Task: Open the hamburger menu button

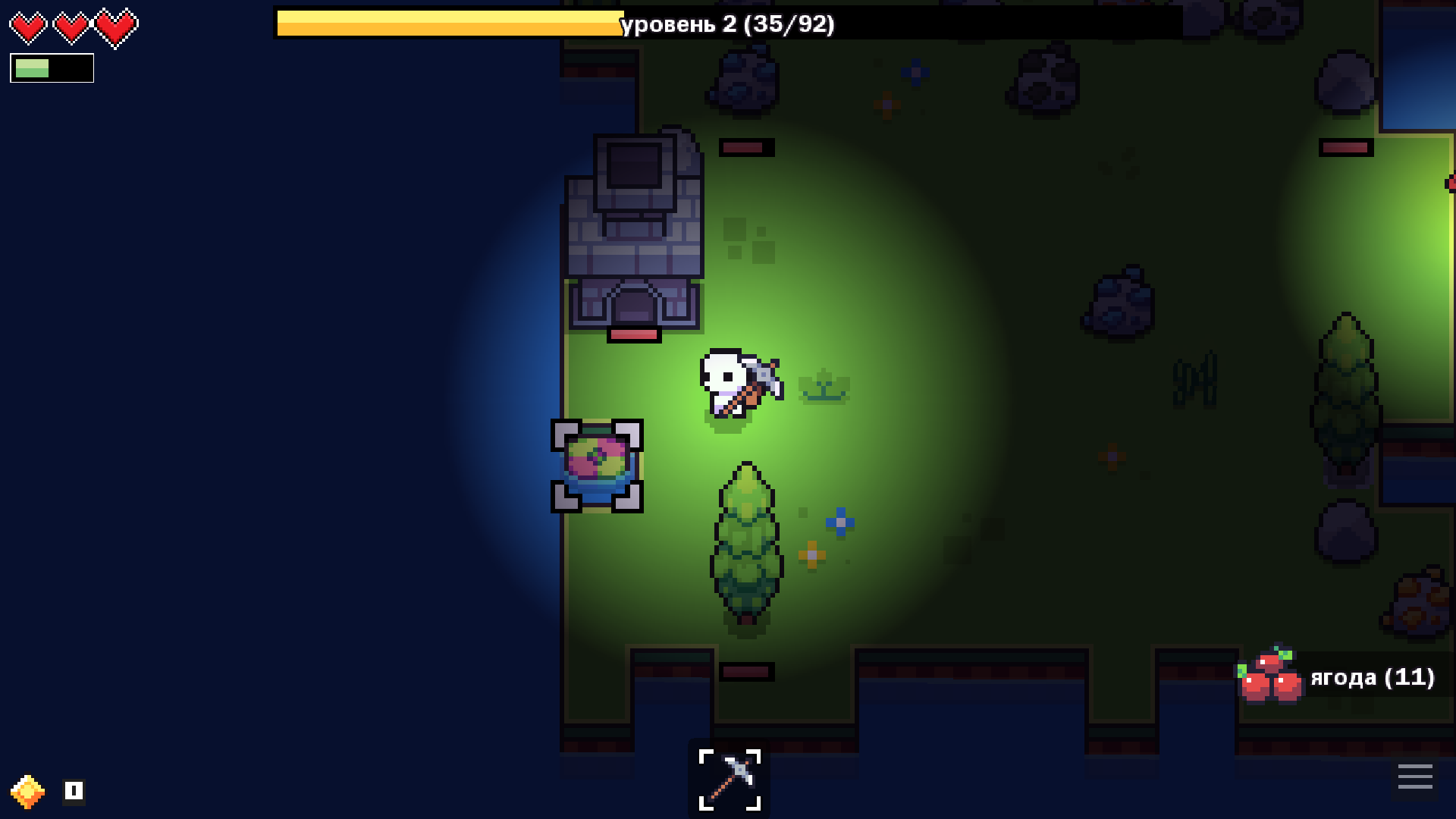Action: point(1414,777)
